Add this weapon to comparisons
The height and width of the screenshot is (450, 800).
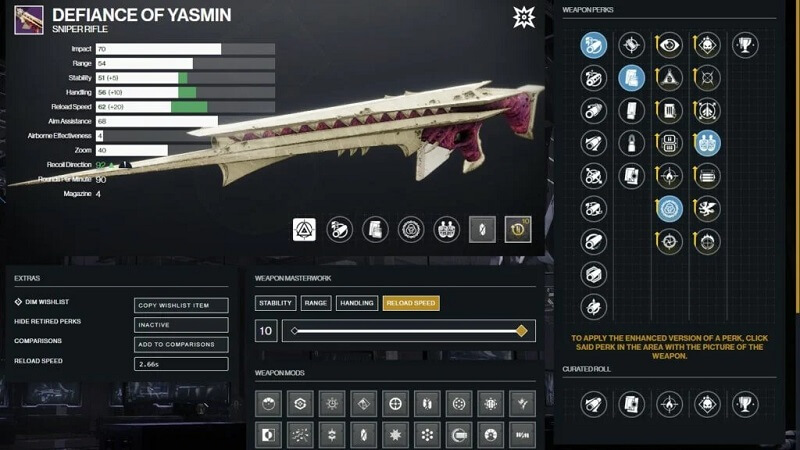[181, 344]
